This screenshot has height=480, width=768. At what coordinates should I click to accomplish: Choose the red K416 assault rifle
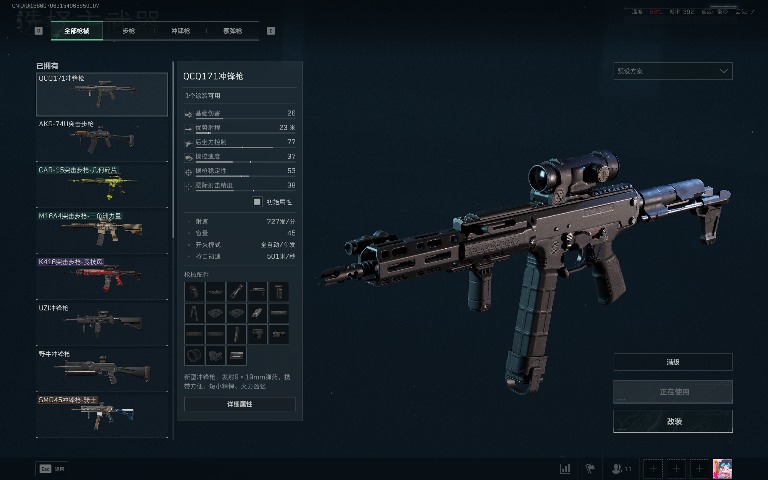click(x=102, y=277)
